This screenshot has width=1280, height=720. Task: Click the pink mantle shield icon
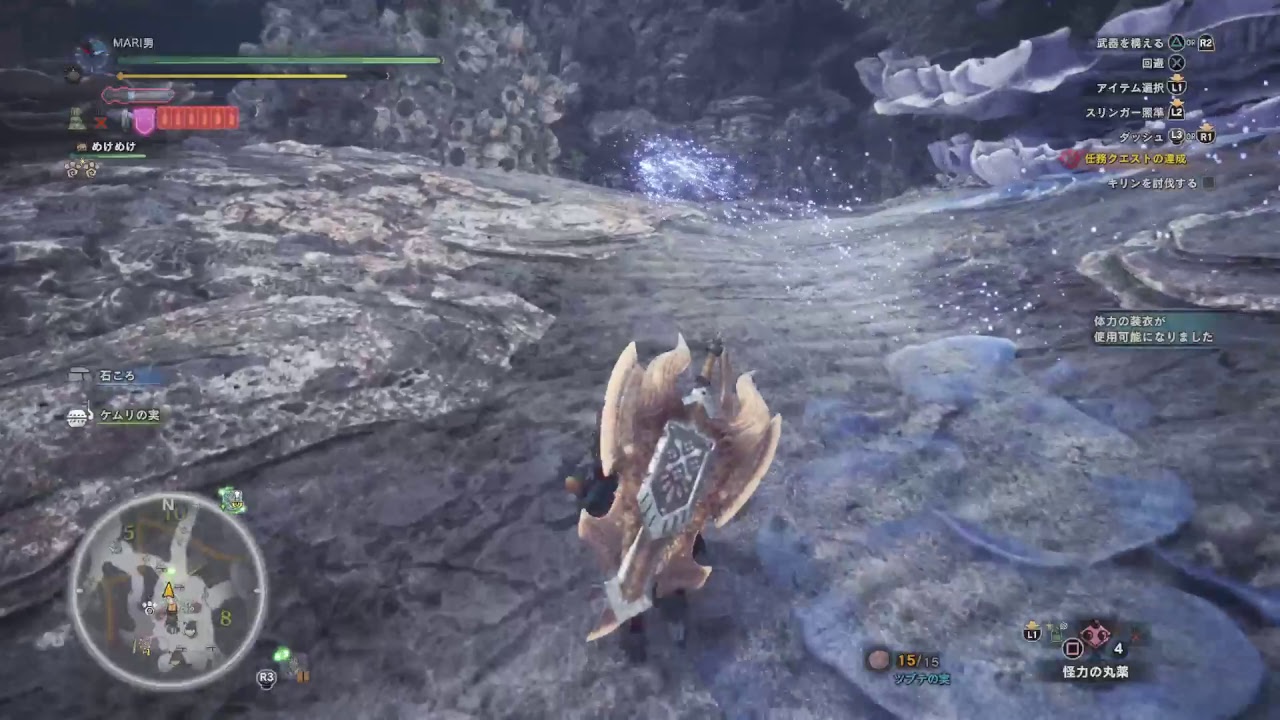point(145,121)
